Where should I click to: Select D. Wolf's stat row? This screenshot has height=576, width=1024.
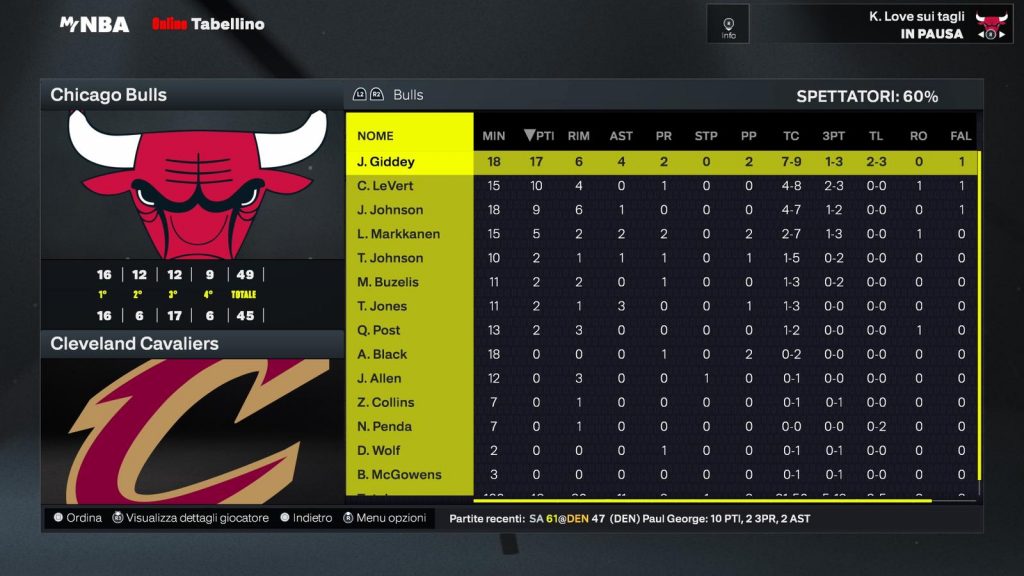(x=381, y=450)
